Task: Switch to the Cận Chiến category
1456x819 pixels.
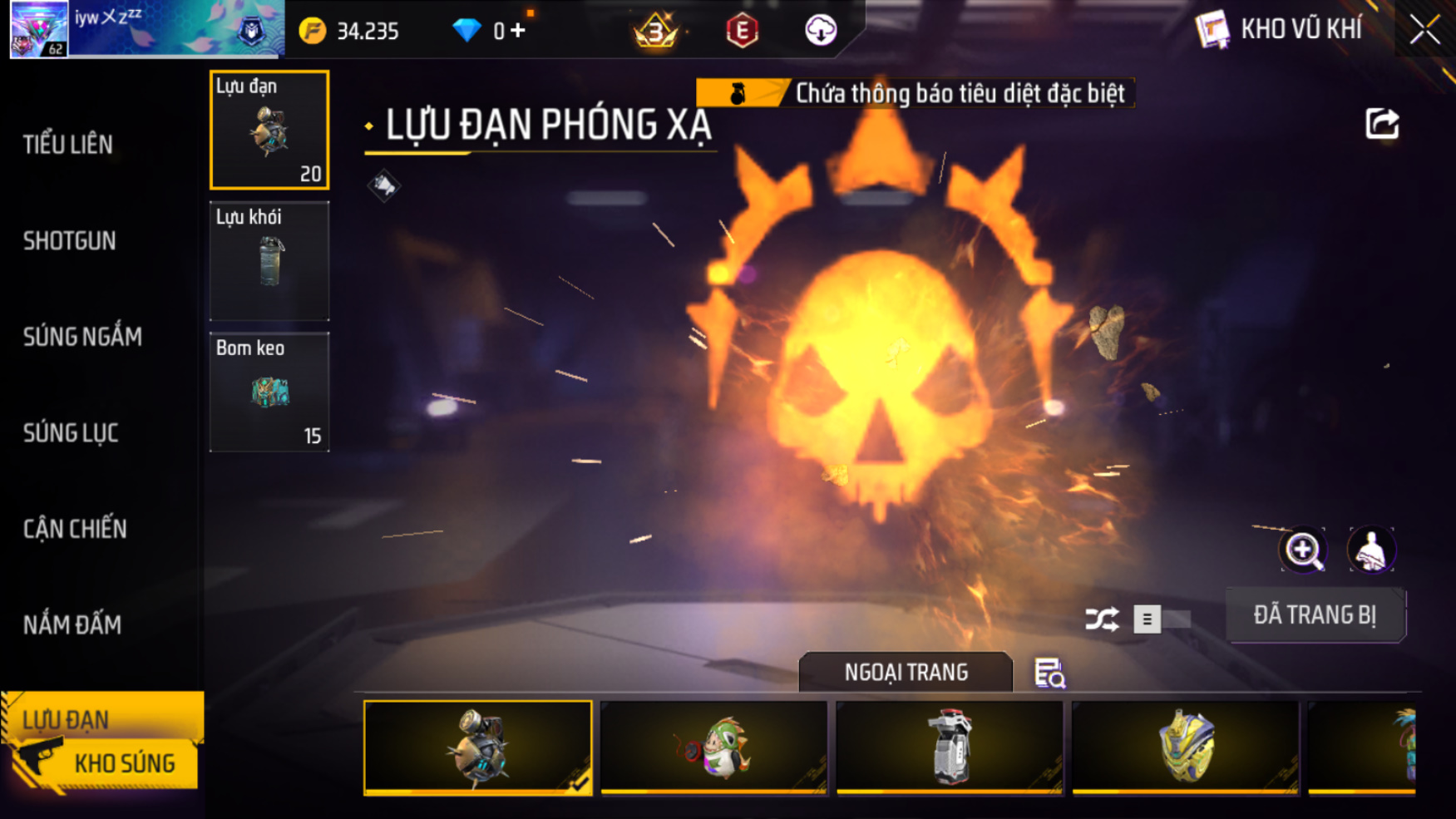Action: [x=75, y=529]
